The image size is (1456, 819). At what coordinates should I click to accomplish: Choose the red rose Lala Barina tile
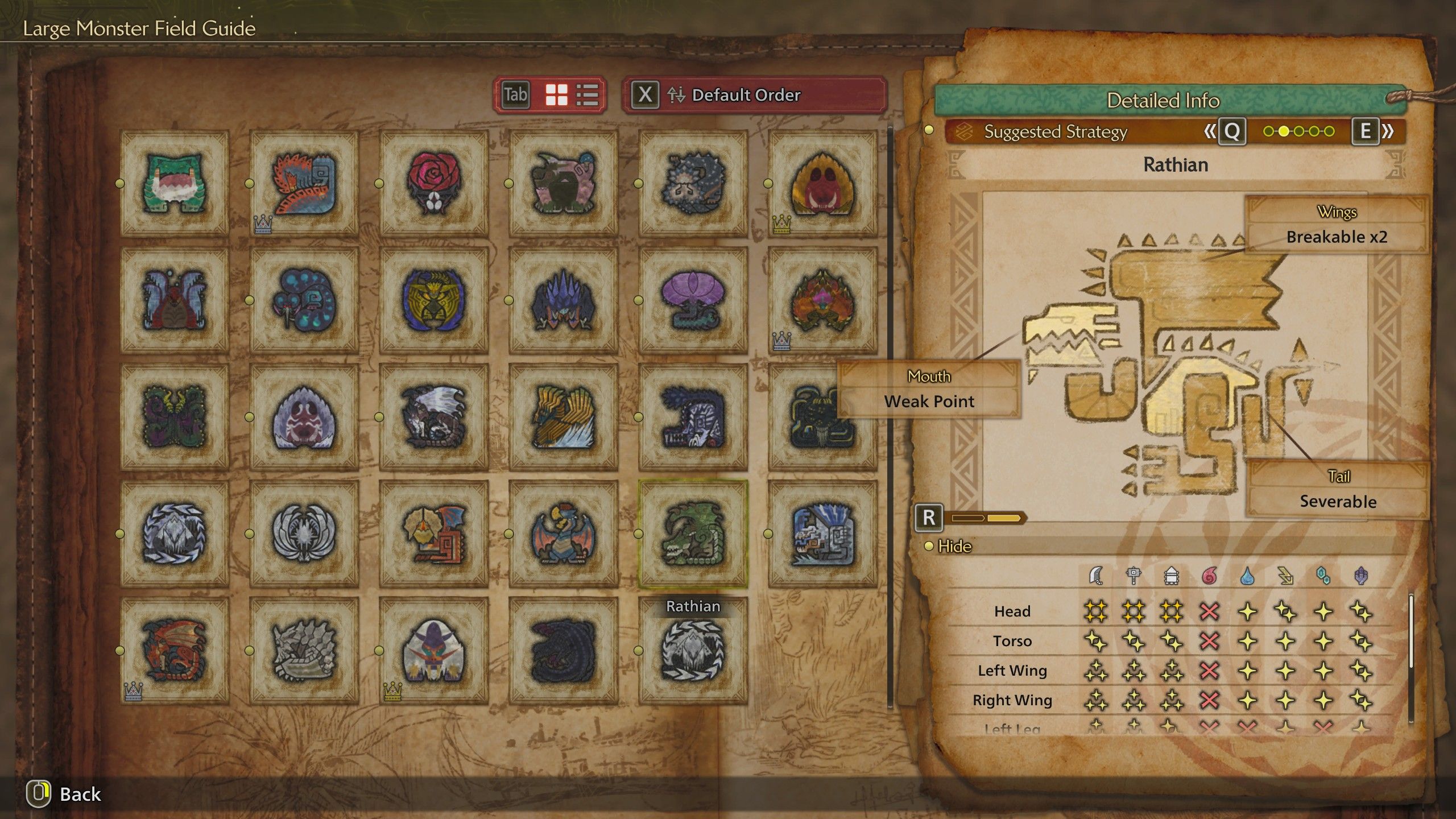(x=434, y=183)
